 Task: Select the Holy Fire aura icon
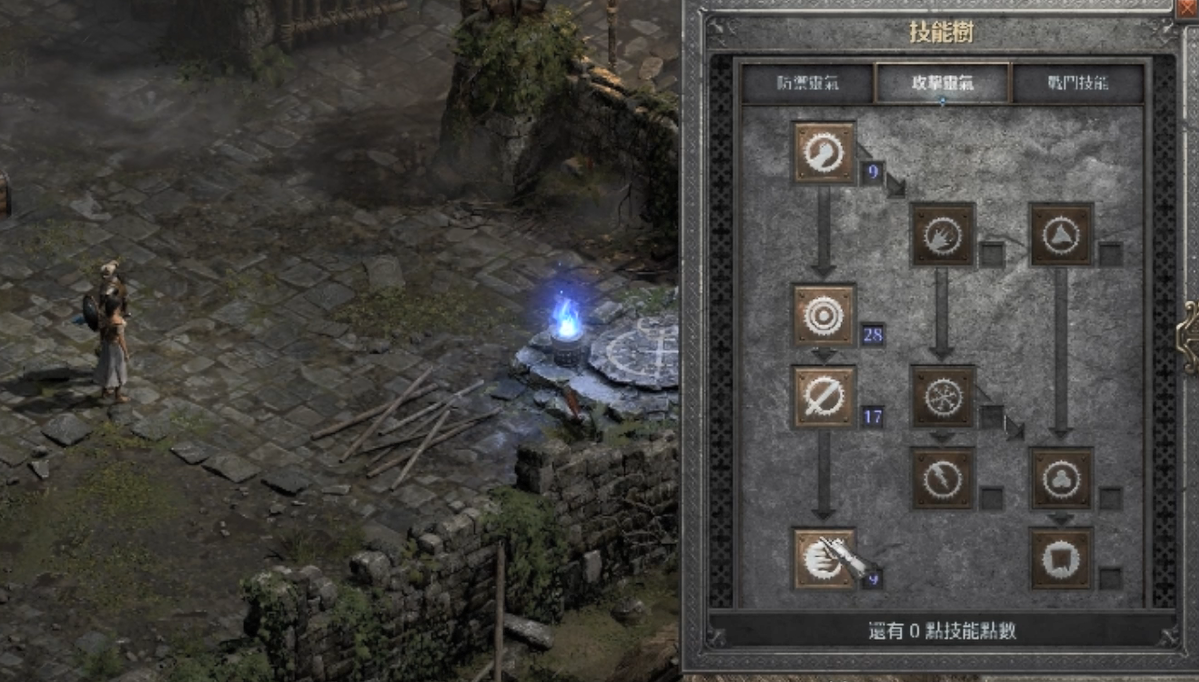(x=943, y=235)
